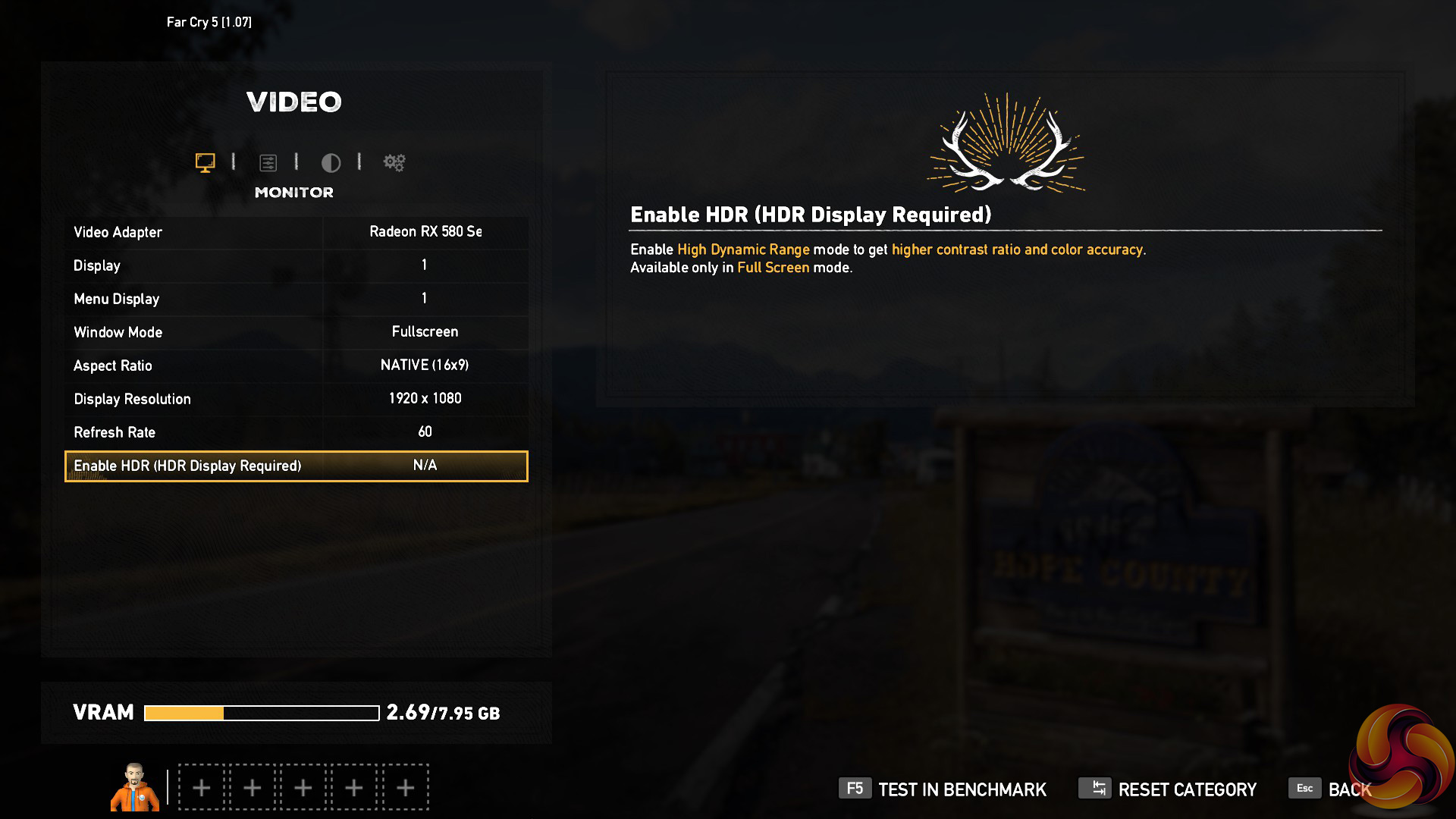Viewport: 1456px width, 819px height.
Task: Open the Quality tab with sliders icon
Action: pos(268,162)
